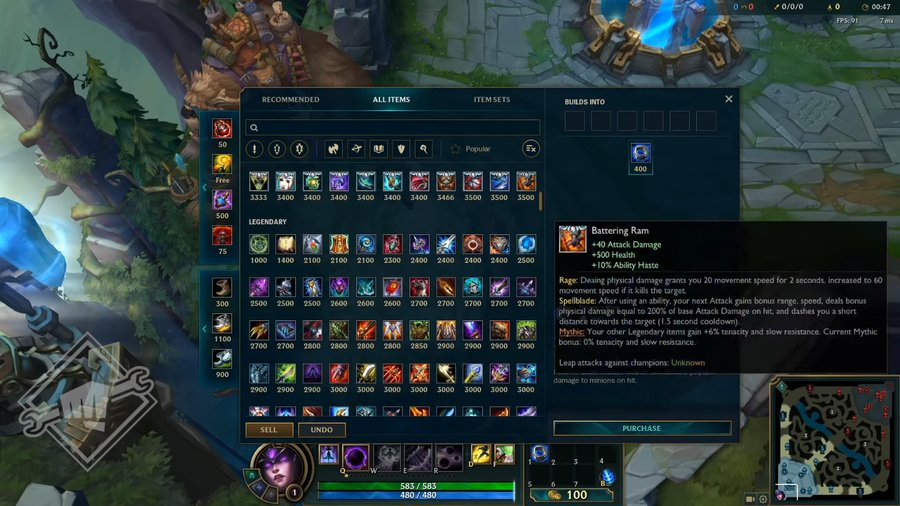Activate the Q ability dark sphere icon
This screenshot has height=506, width=900.
coord(356,457)
